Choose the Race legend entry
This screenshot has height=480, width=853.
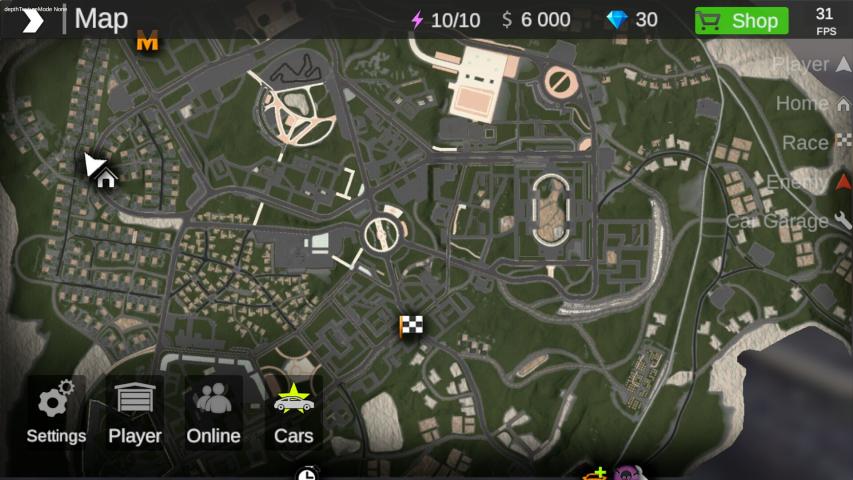(x=815, y=143)
